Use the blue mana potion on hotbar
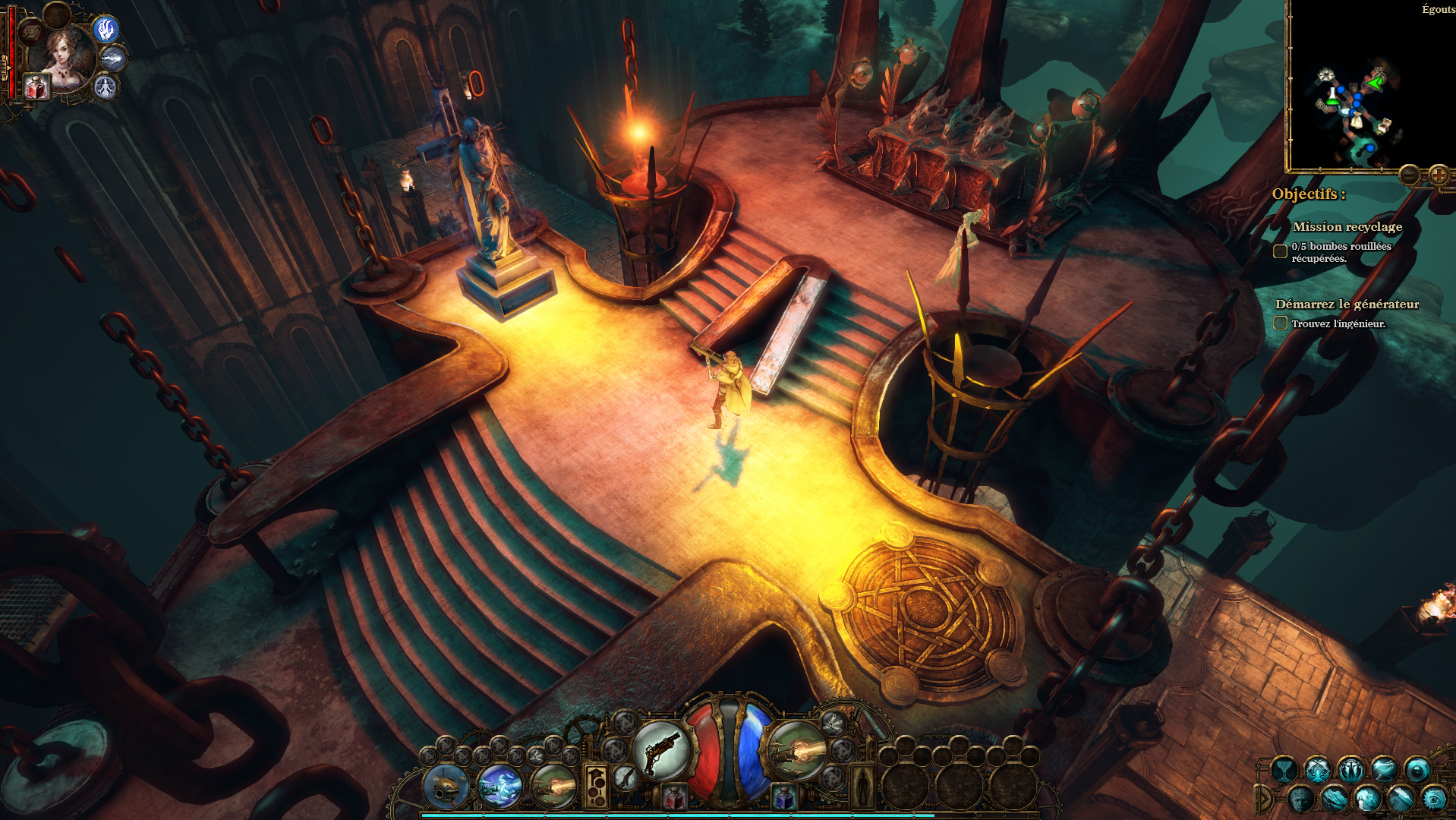Screen dimensions: 1456x820 coord(784,797)
